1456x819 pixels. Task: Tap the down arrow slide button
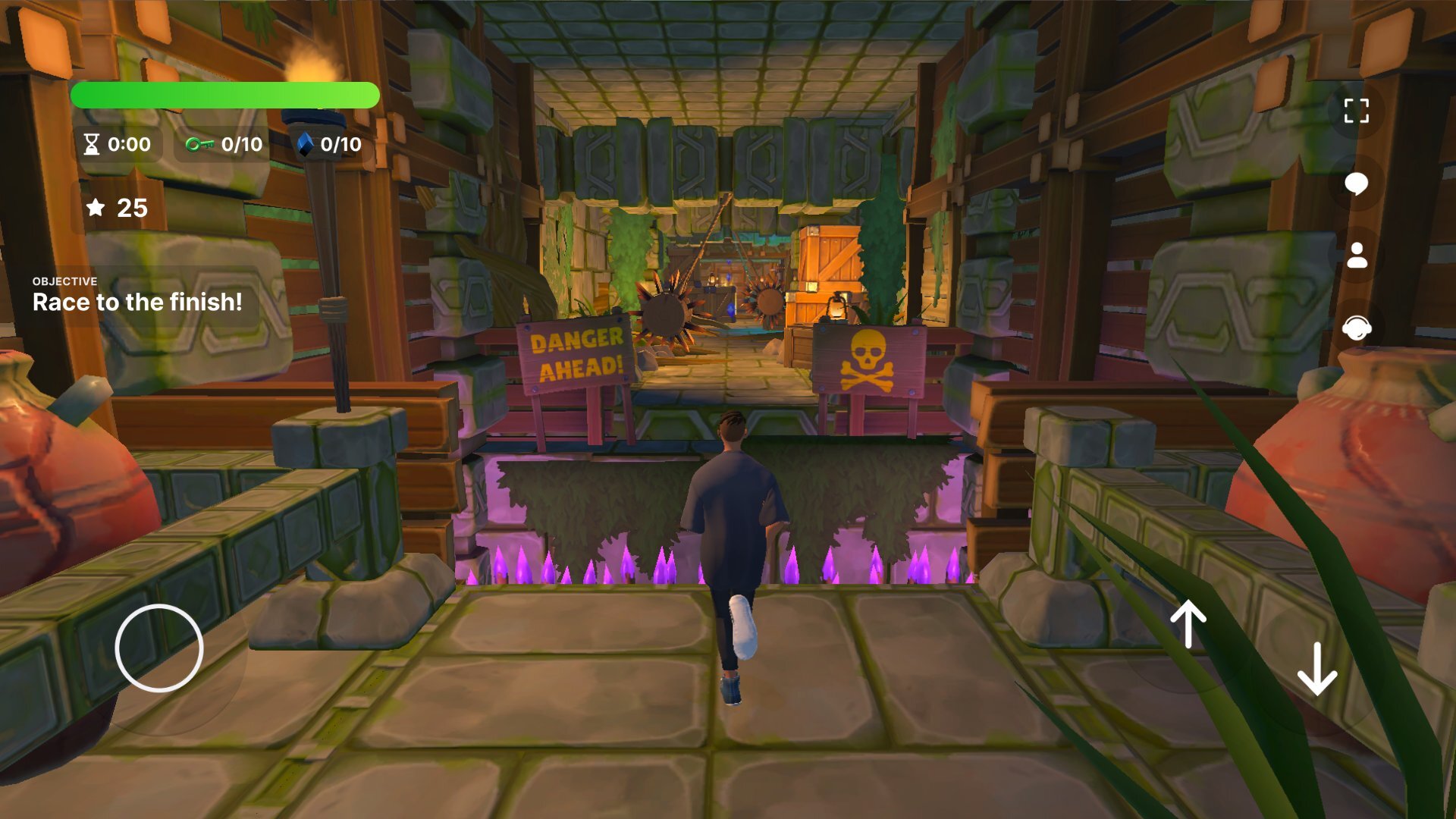[1317, 668]
